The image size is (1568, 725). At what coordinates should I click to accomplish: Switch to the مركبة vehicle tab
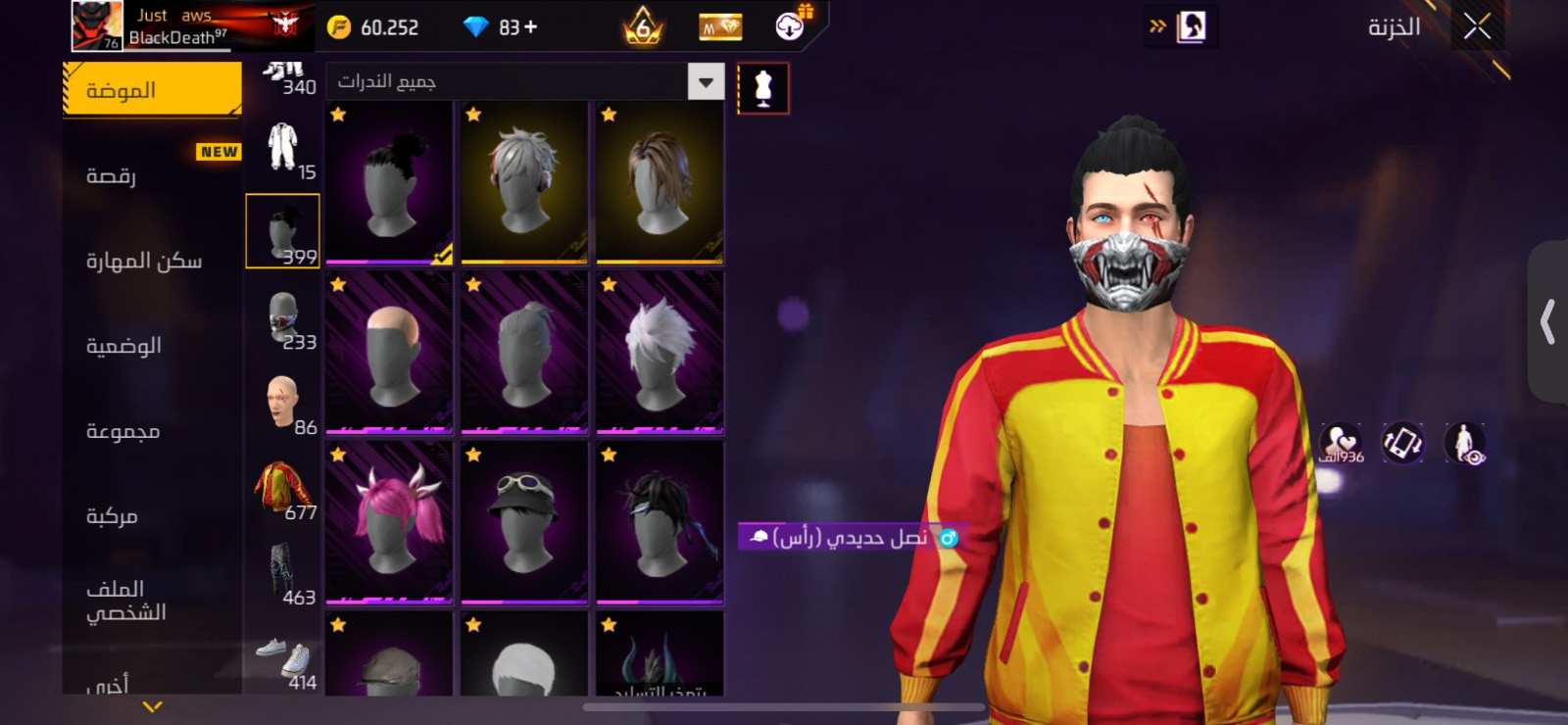(152, 516)
